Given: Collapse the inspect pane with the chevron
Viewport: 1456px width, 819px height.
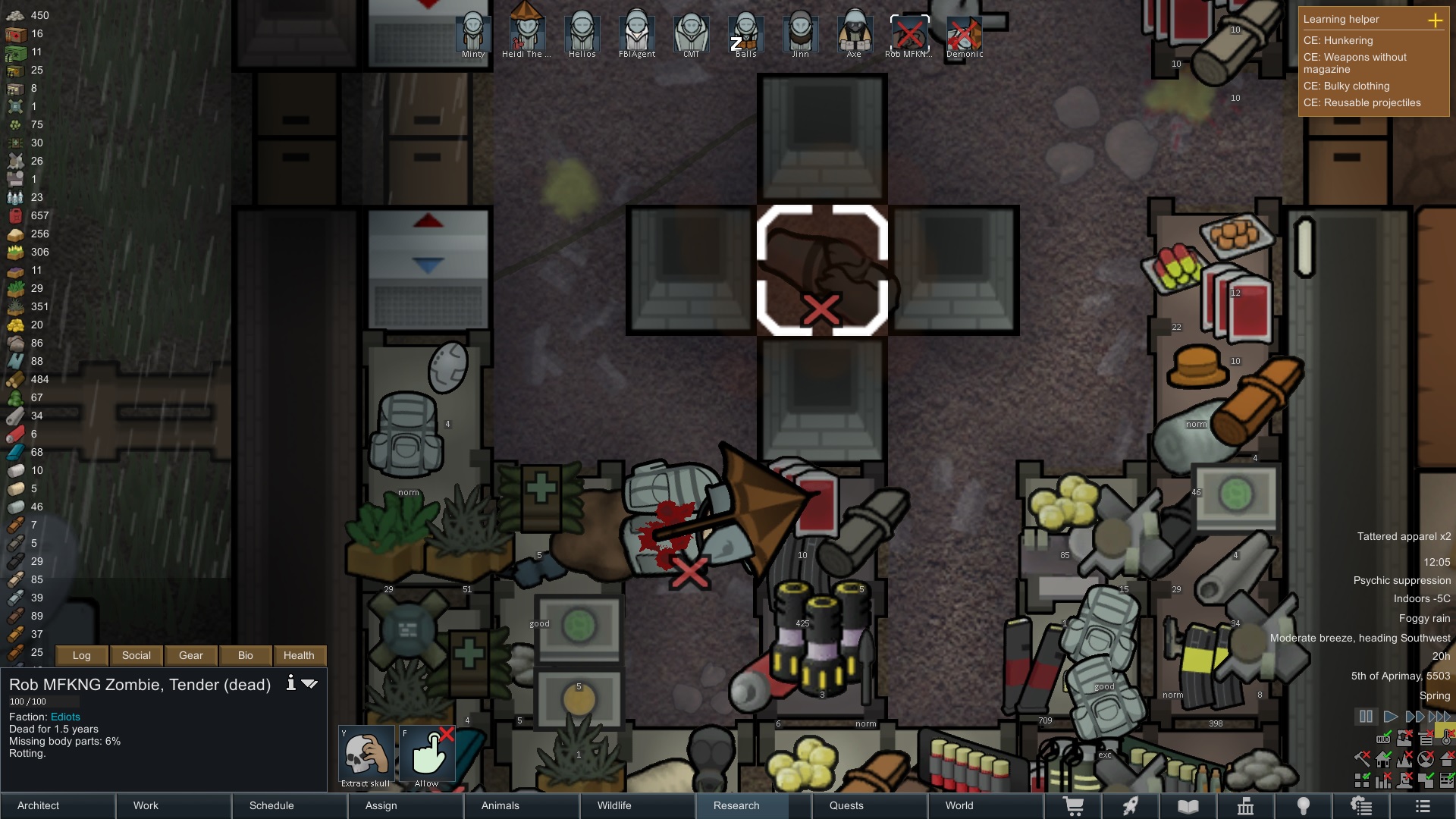Looking at the screenshot, I should pos(309,683).
